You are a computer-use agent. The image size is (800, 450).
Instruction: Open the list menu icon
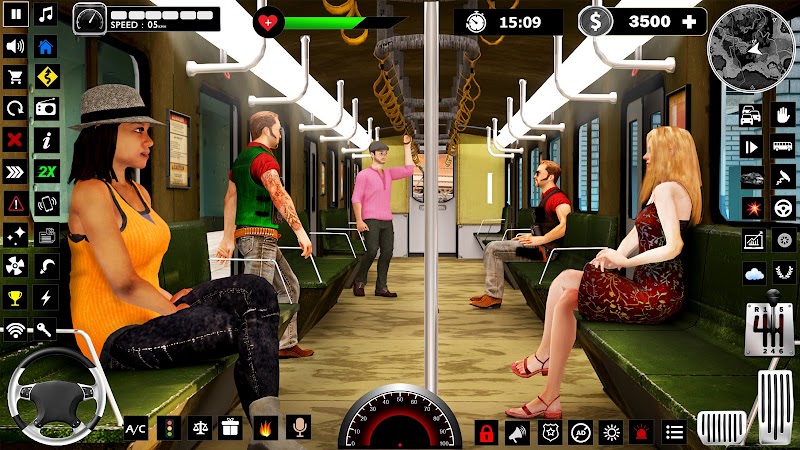coord(675,433)
